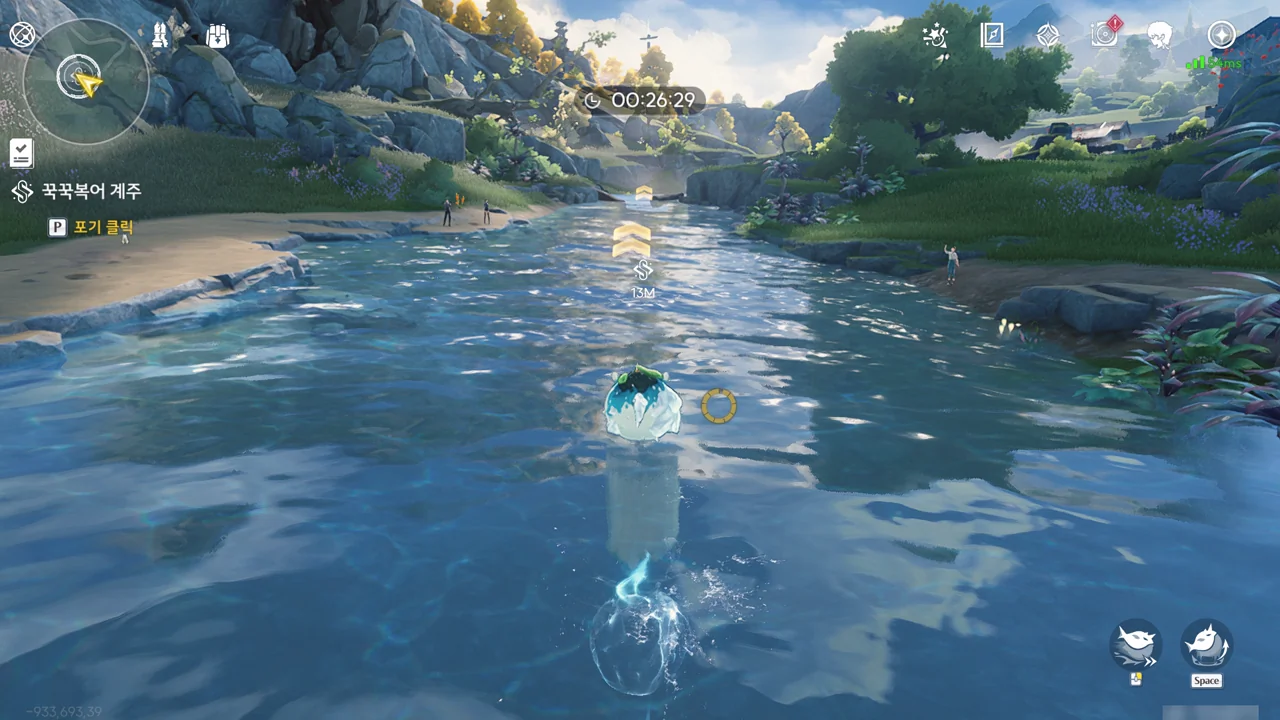Open the compass guidebook icon

[x=991, y=36]
